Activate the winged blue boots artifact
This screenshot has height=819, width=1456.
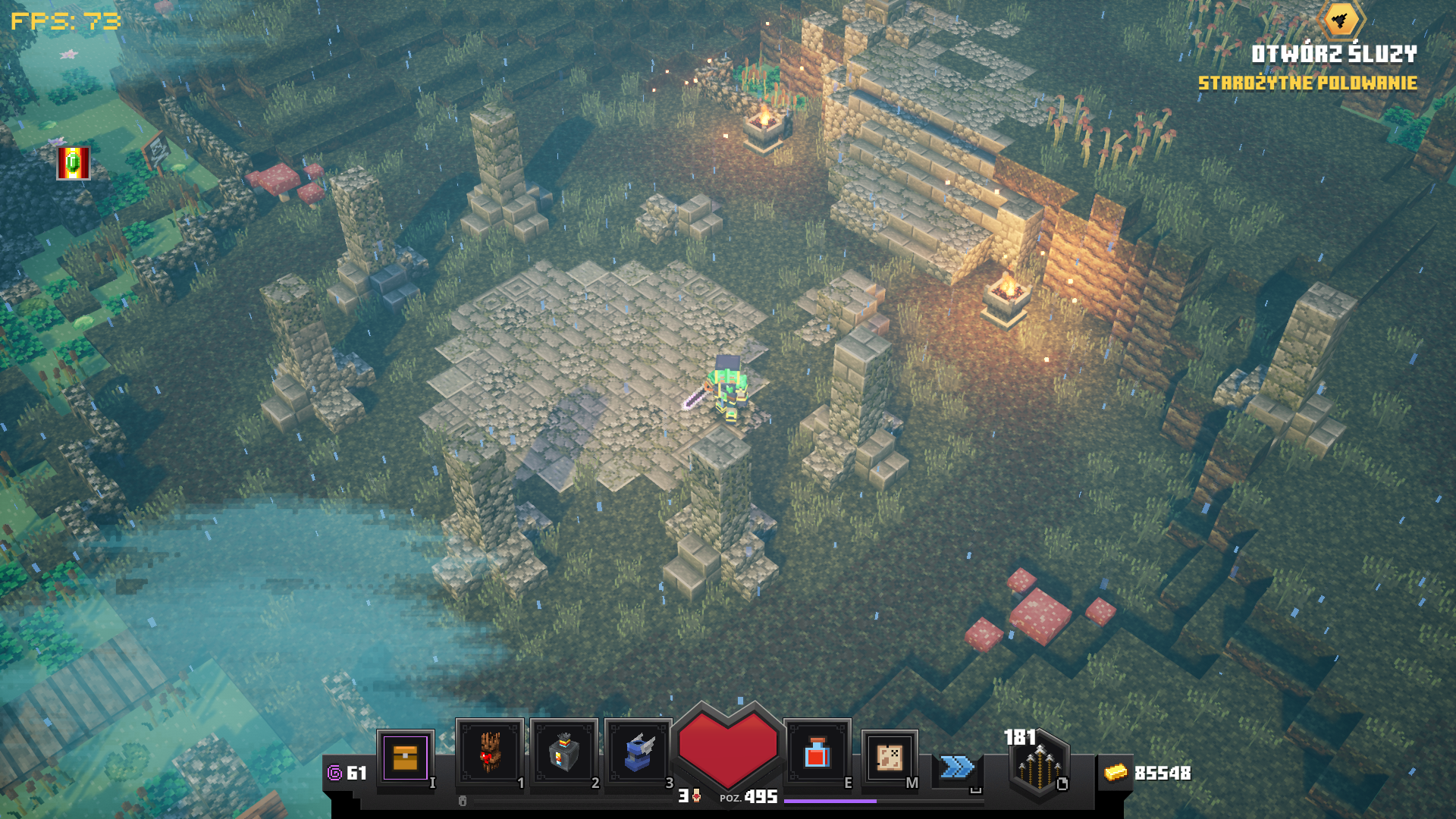[638, 753]
